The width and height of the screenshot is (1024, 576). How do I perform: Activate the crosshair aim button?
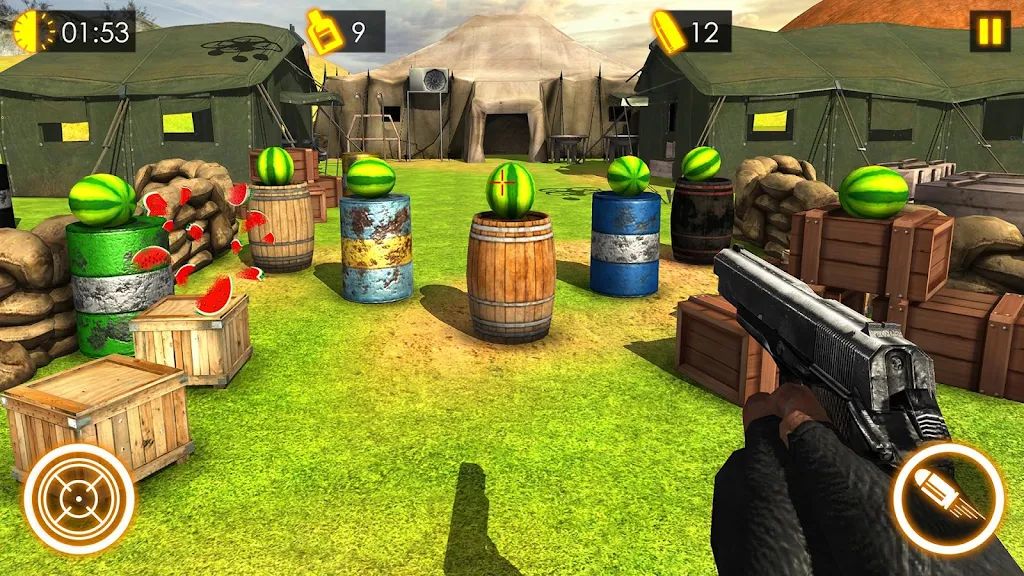click(79, 499)
